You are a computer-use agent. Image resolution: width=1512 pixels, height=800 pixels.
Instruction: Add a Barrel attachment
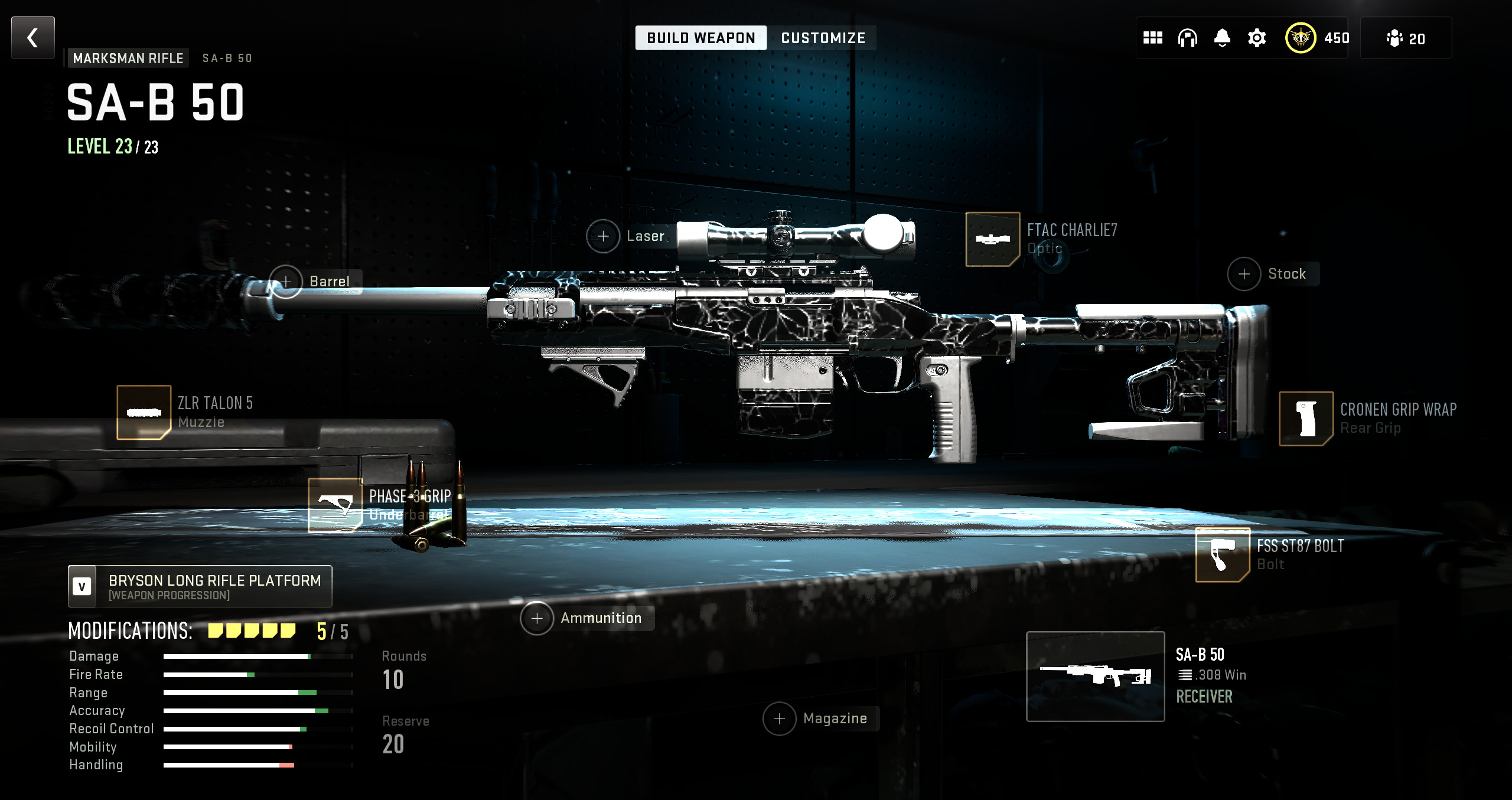pos(286,282)
